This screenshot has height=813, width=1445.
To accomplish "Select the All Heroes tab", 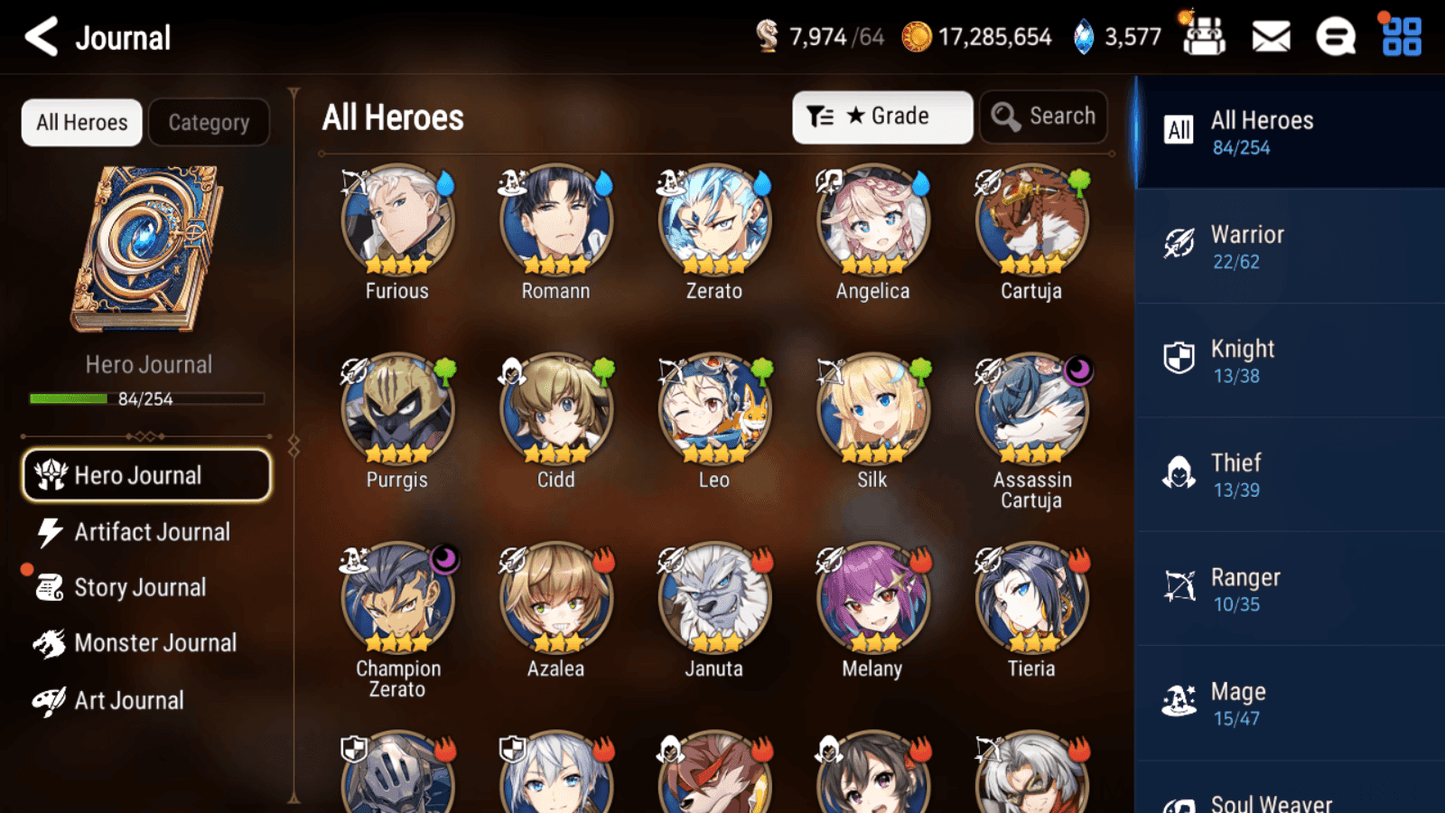I will coord(81,122).
